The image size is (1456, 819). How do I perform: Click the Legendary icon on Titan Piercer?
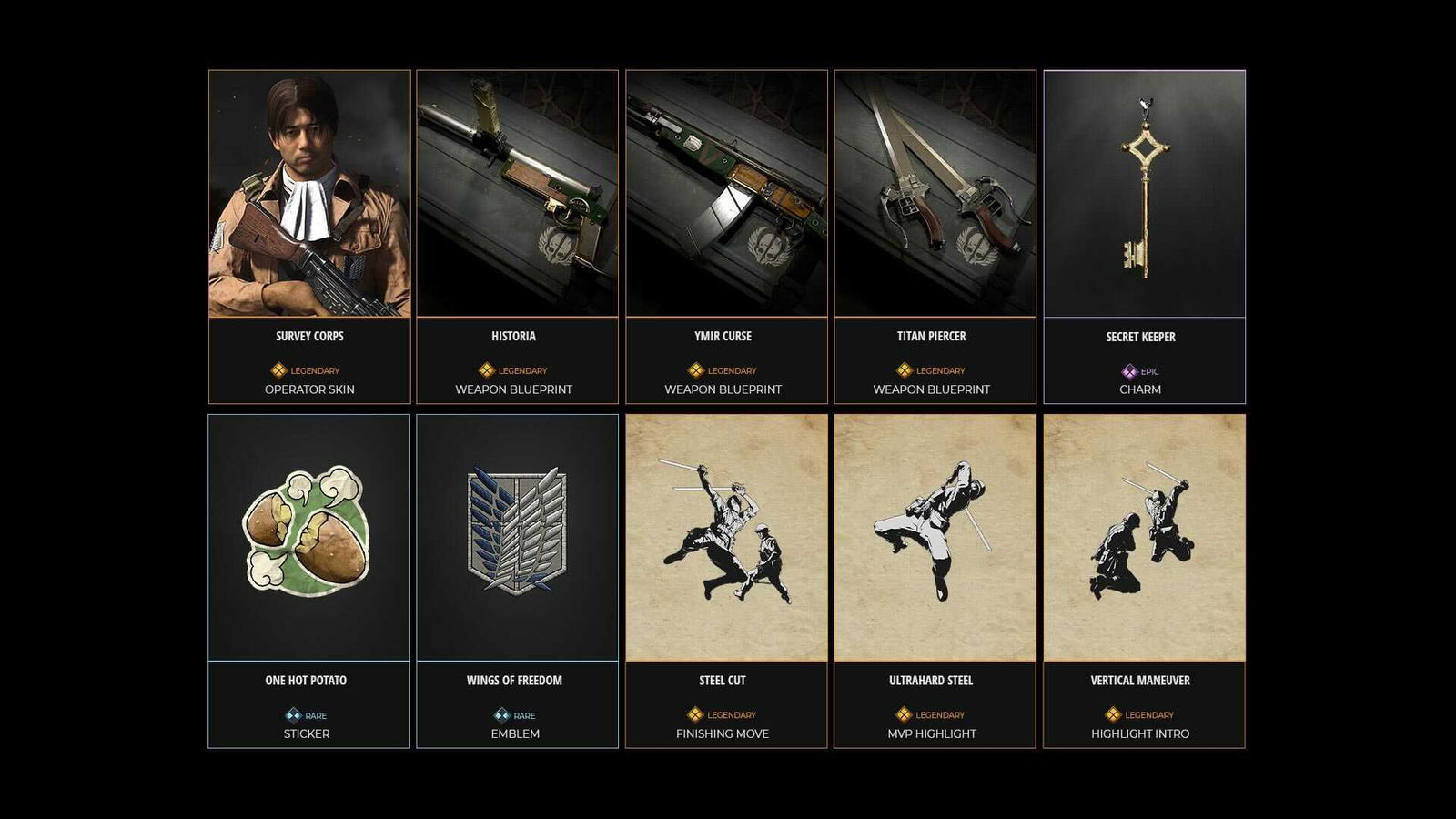click(x=904, y=370)
